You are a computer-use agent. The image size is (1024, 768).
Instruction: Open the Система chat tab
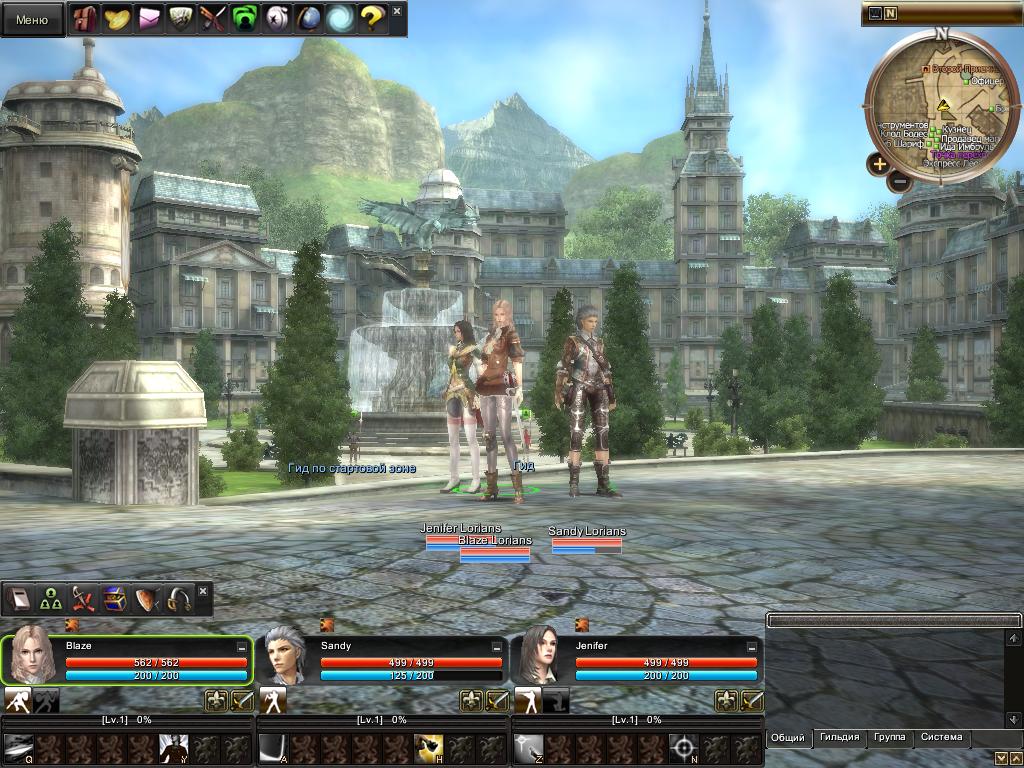tap(942, 738)
